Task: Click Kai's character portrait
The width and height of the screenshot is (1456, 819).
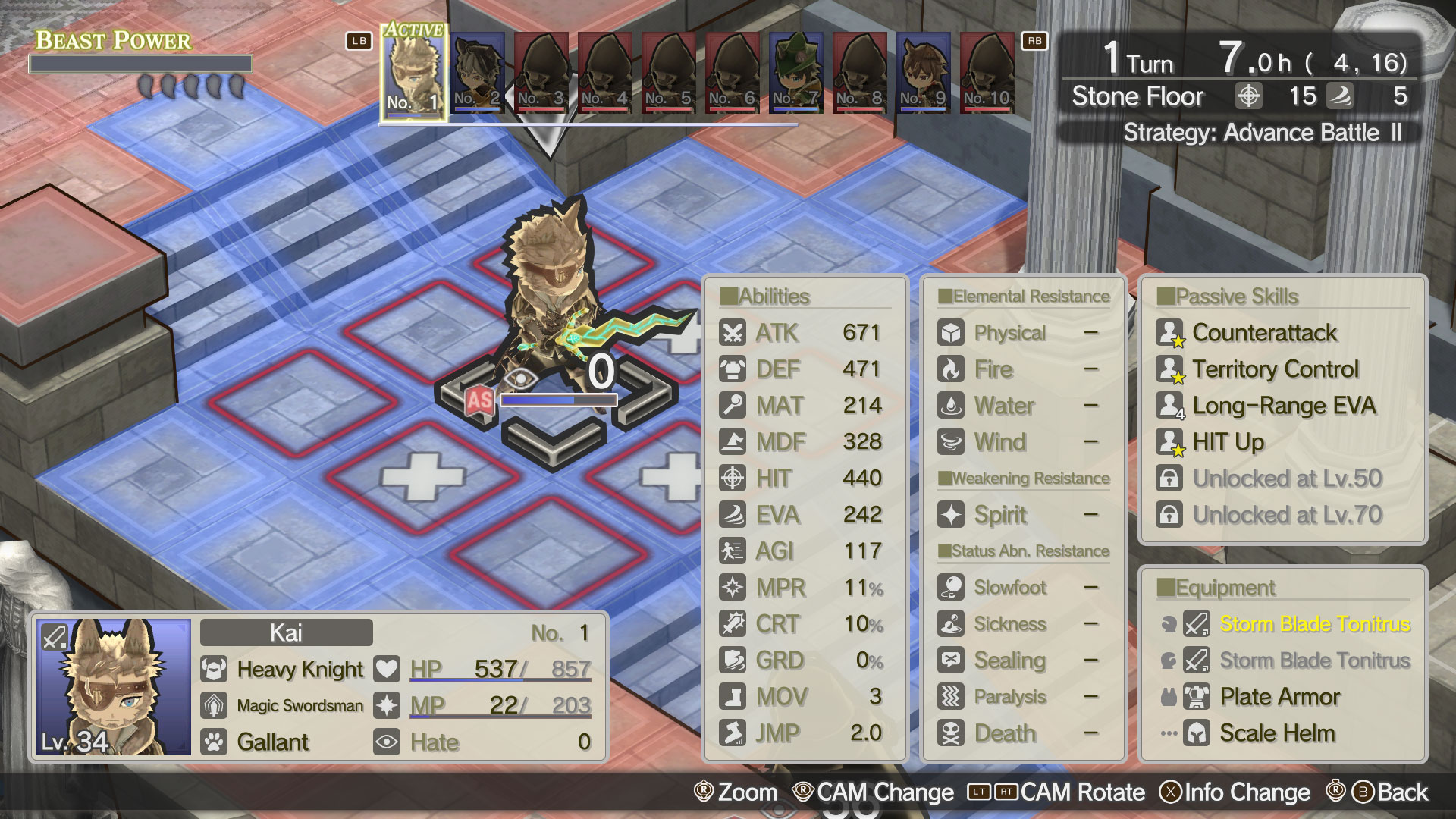Action: tap(114, 687)
